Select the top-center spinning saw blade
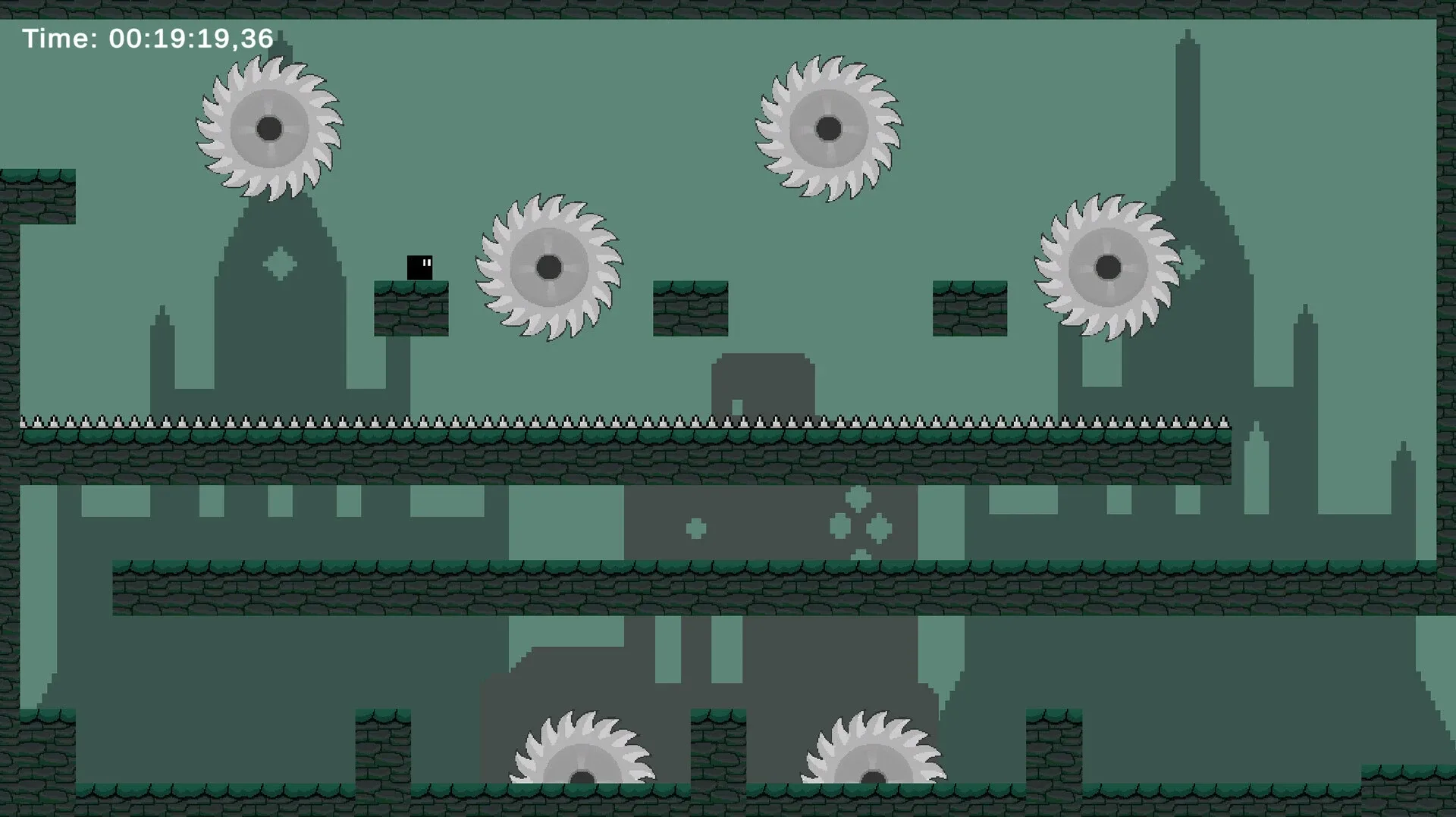 tap(827, 129)
